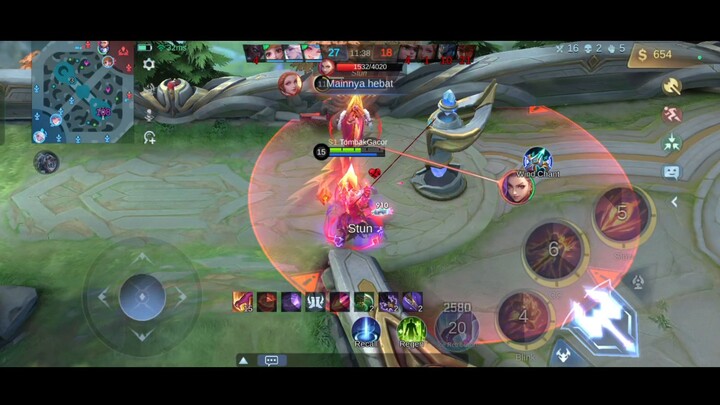Cast the skill showing cooldown 6

[x=553, y=249]
